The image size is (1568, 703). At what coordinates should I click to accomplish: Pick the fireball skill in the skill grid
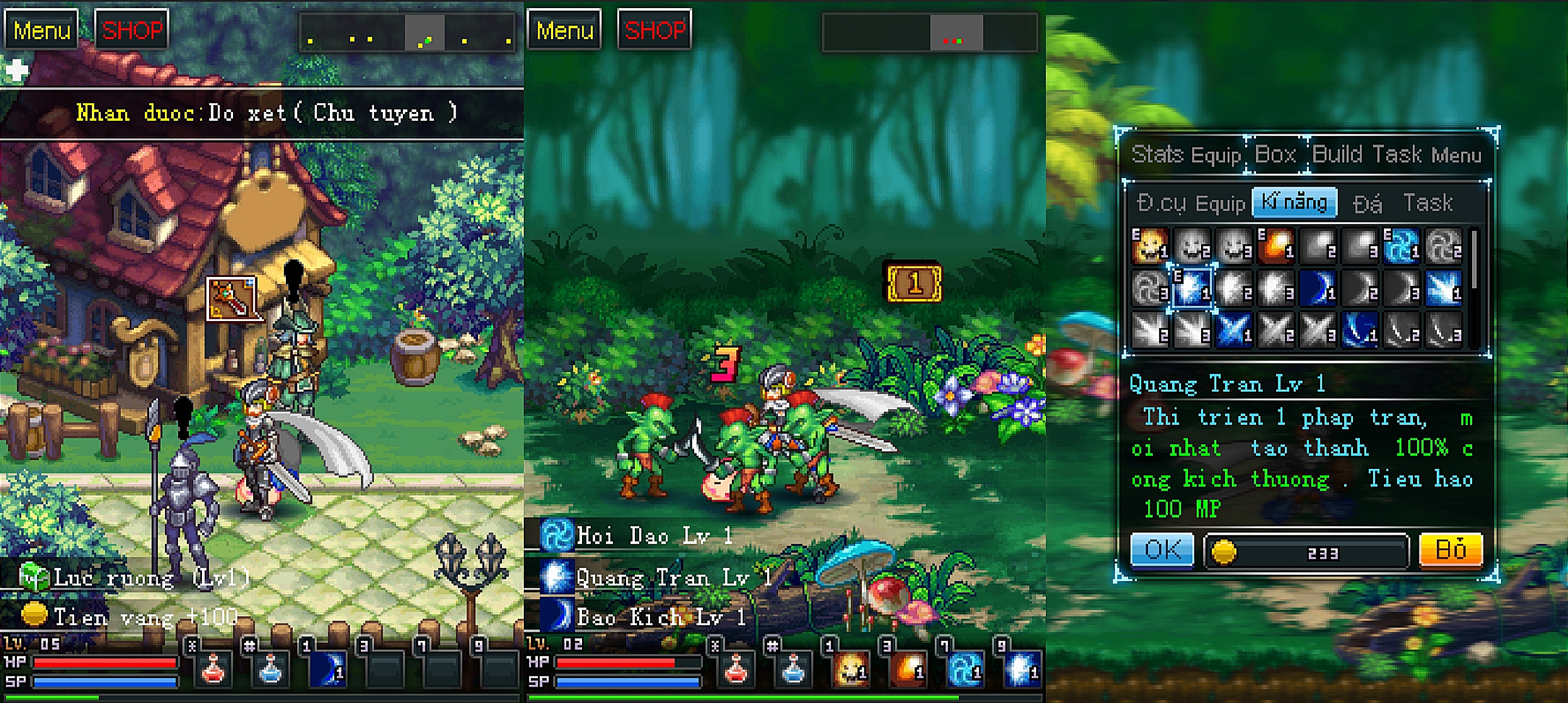click(1276, 245)
